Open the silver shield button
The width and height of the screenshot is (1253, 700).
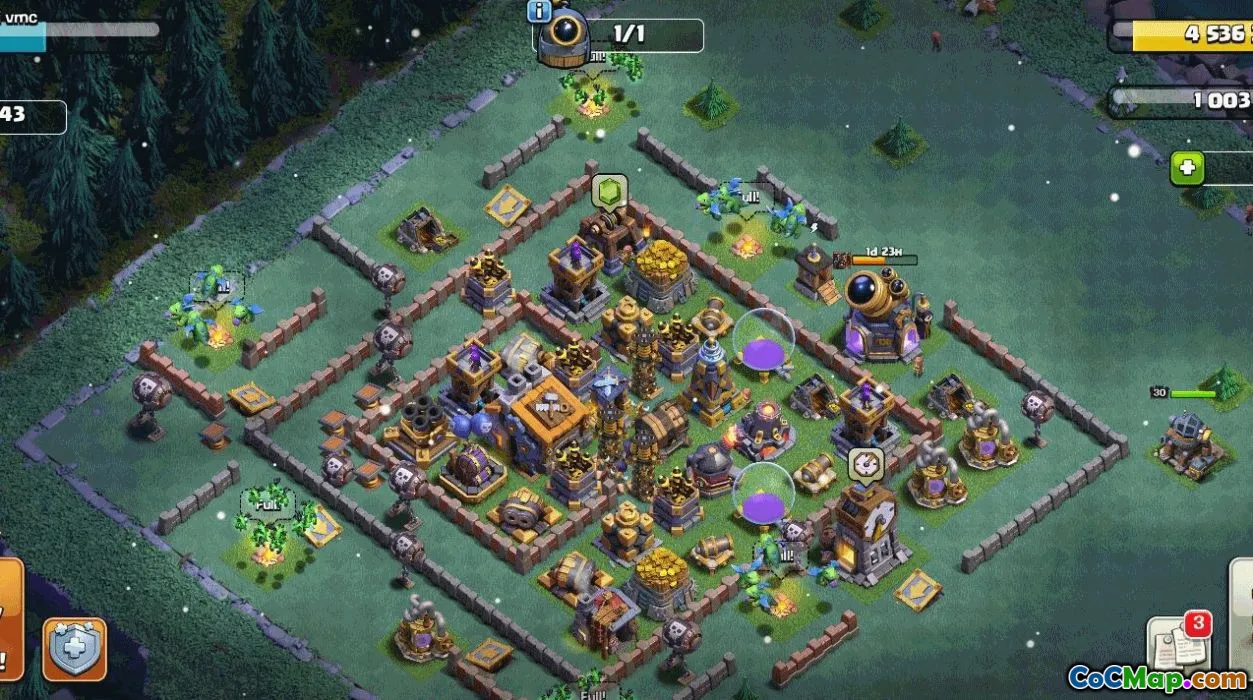(x=74, y=649)
